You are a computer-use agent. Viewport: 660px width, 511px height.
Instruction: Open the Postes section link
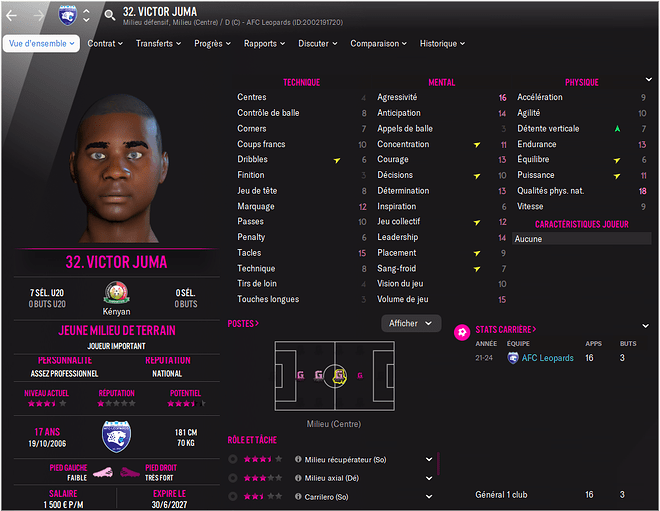point(243,324)
